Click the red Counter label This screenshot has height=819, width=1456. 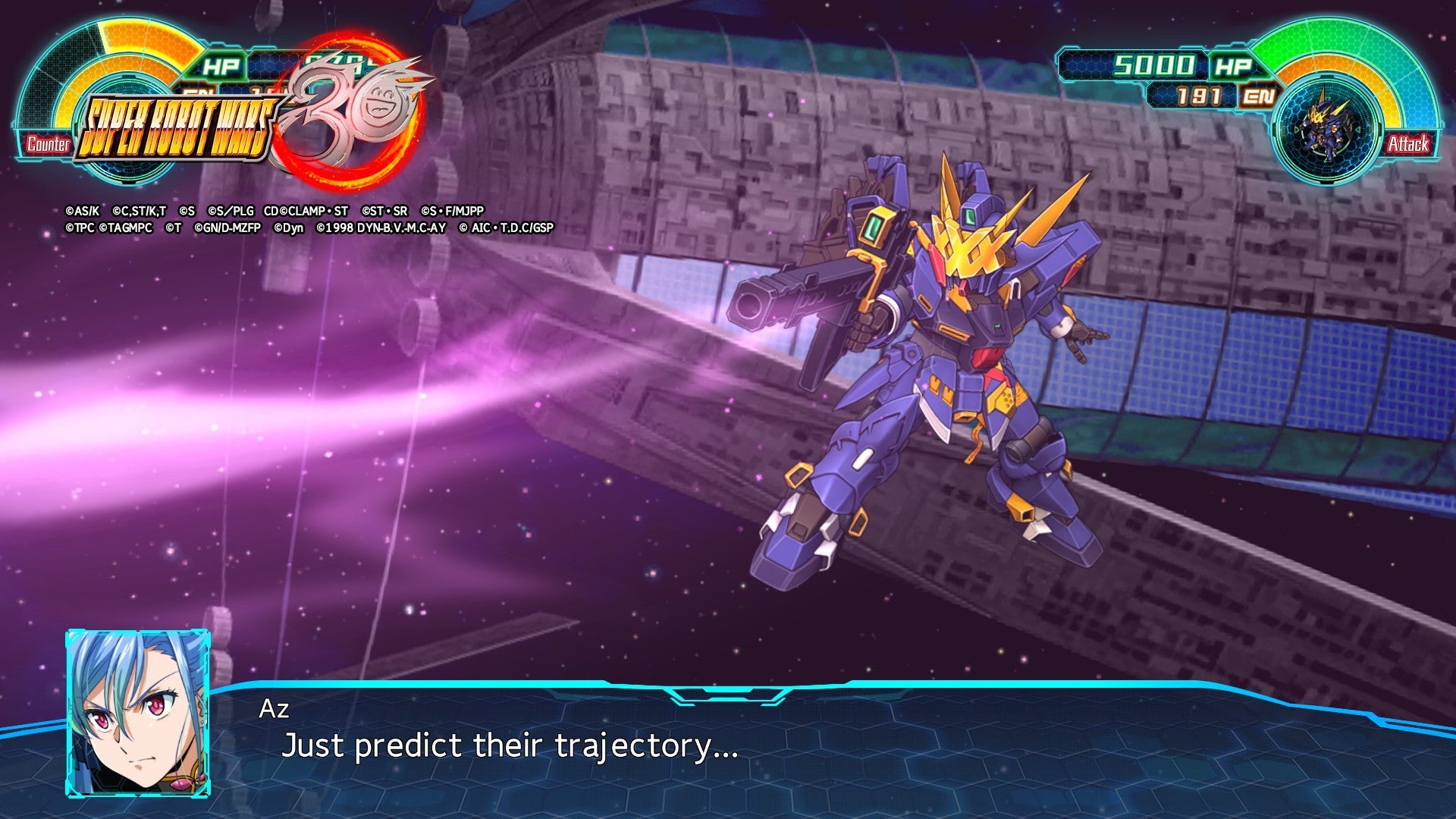(x=48, y=144)
